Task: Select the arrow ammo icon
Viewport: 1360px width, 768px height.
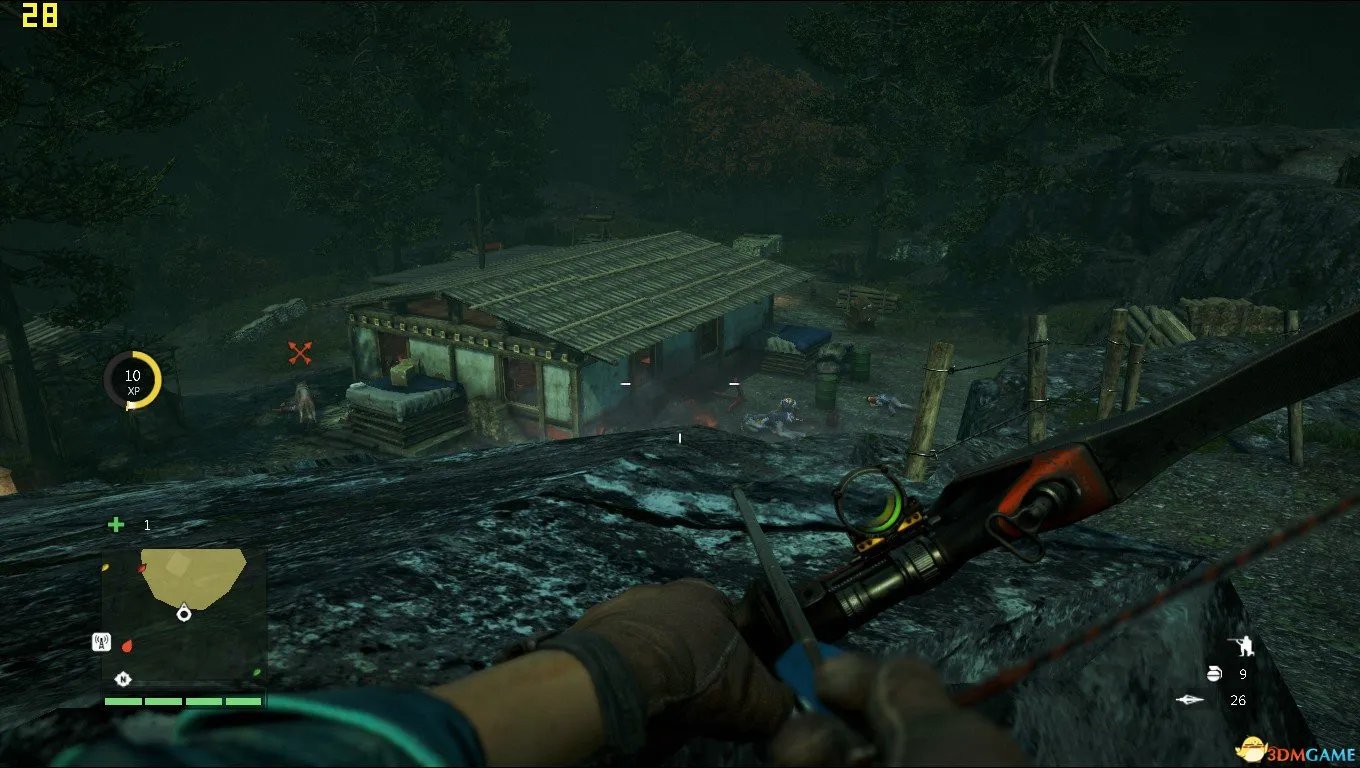Action: 1190,700
